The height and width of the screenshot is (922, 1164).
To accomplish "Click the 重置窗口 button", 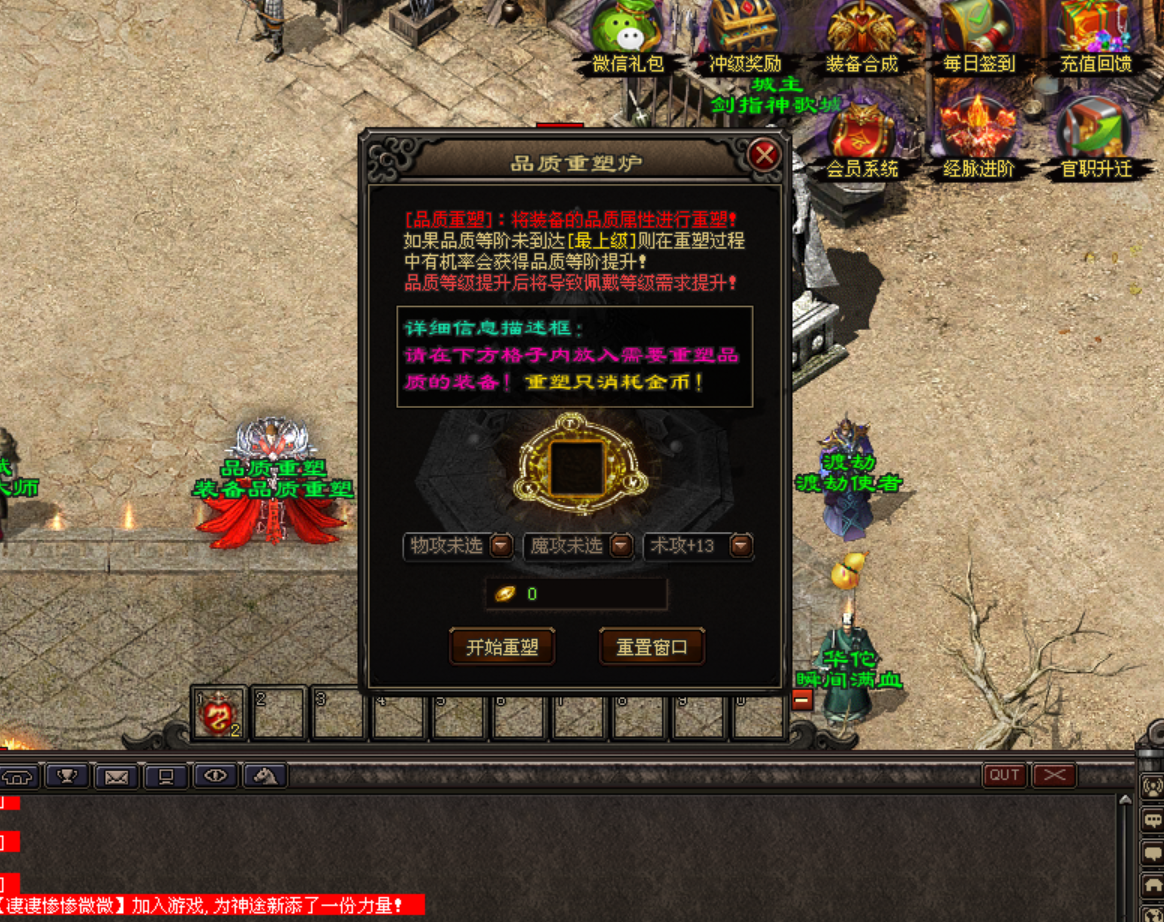I will point(652,647).
